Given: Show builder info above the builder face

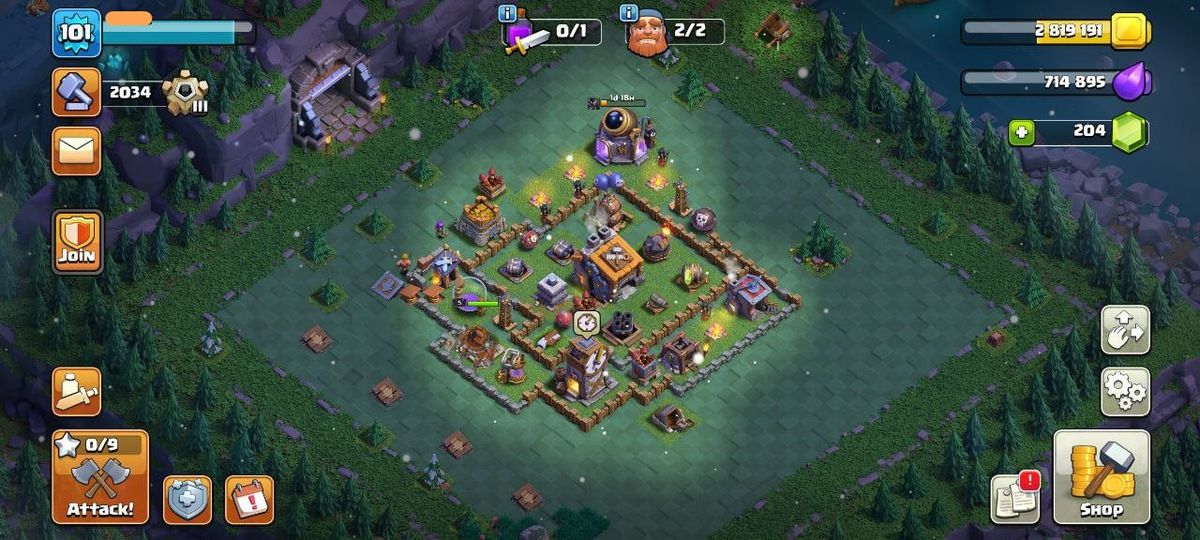Looking at the screenshot, I should tap(629, 13).
